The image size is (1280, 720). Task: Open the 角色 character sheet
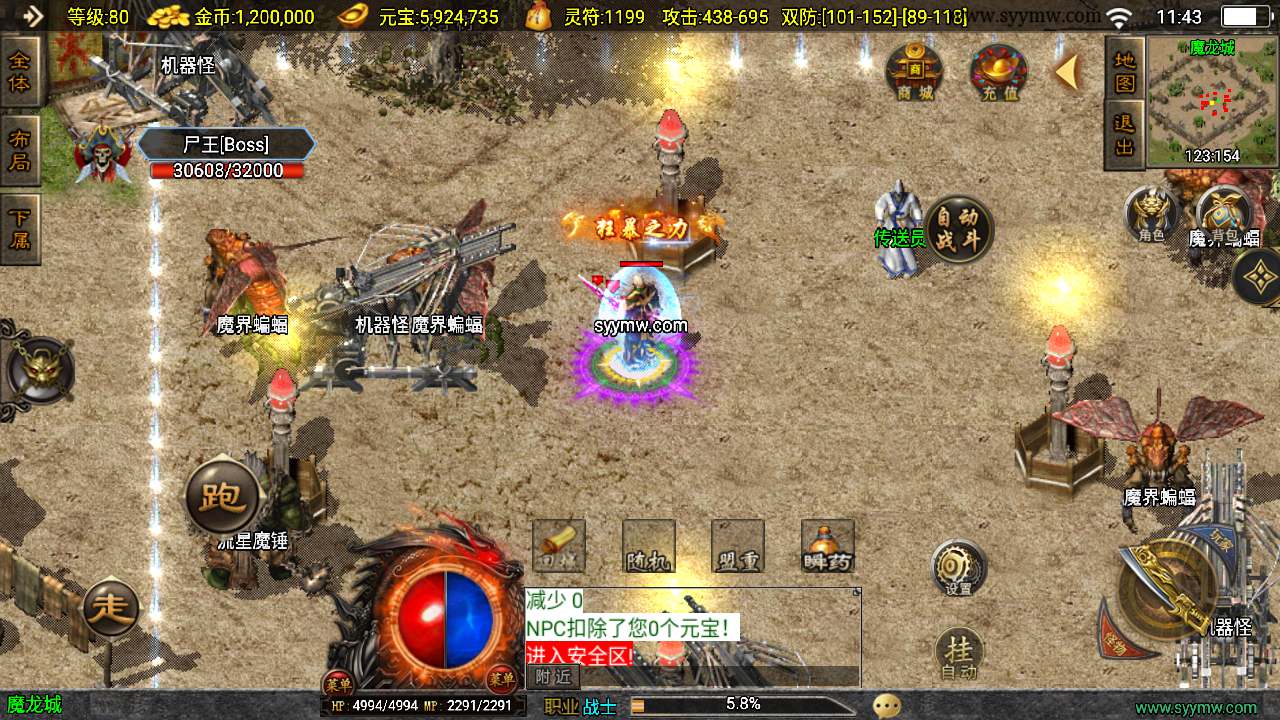[1151, 214]
